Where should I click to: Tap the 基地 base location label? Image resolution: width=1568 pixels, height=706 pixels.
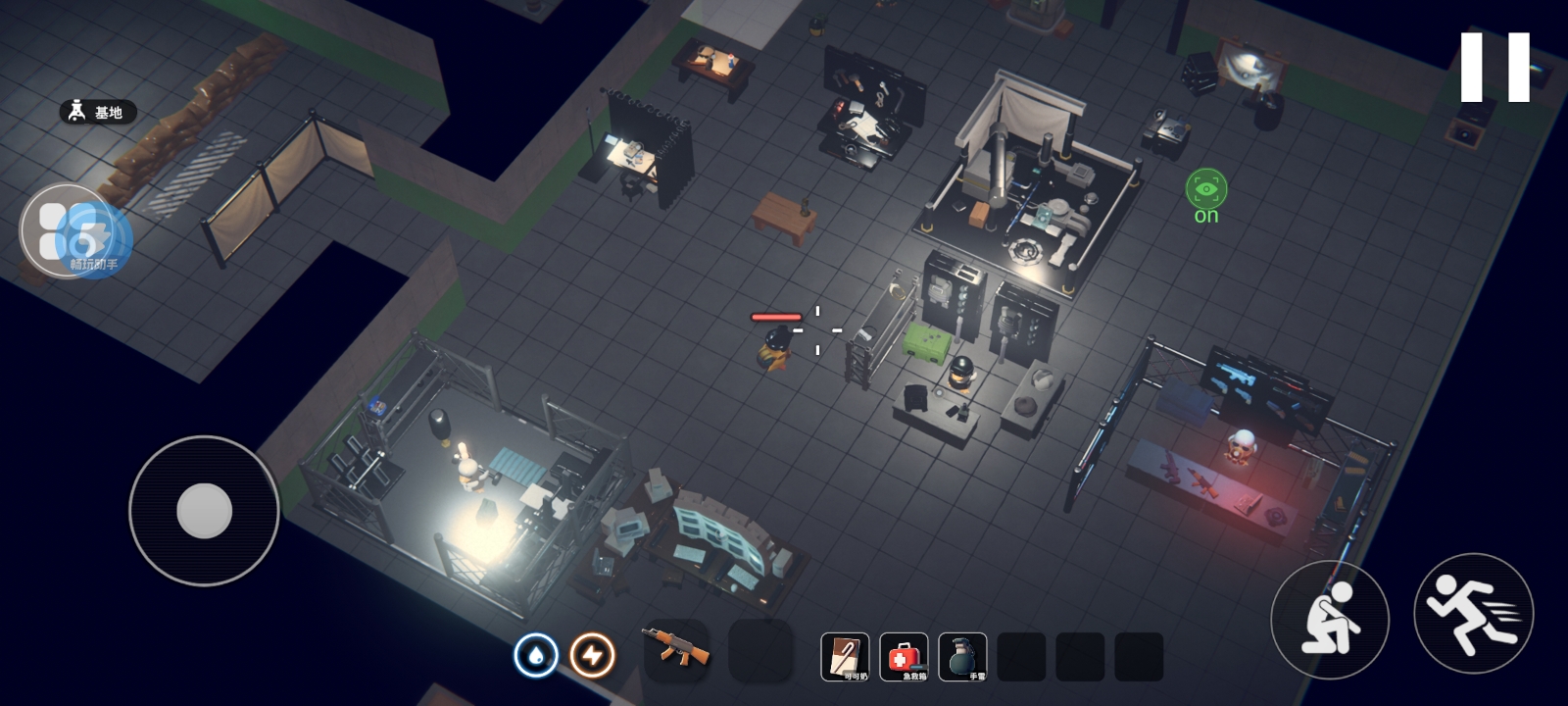click(x=97, y=112)
